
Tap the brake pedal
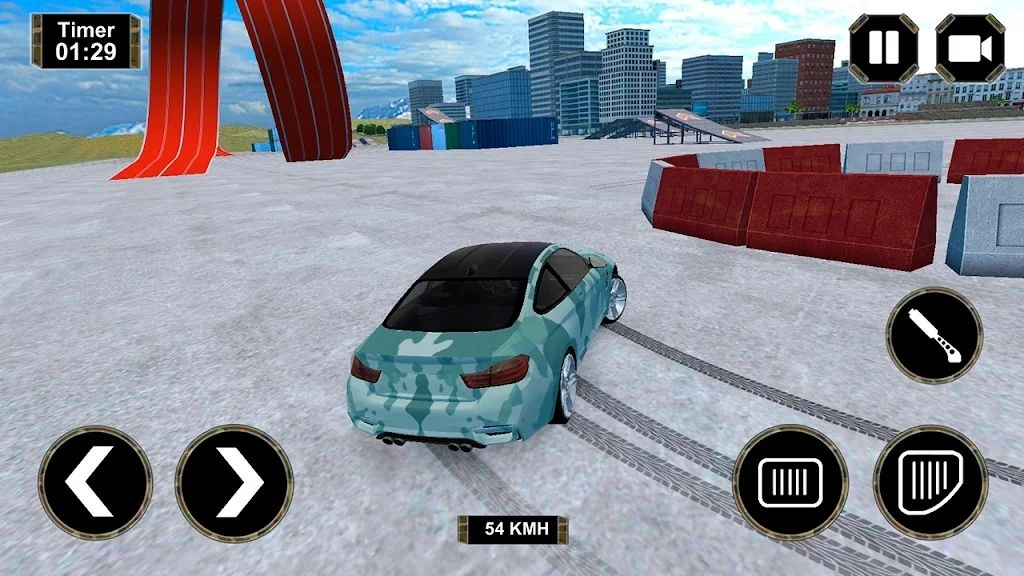790,483
